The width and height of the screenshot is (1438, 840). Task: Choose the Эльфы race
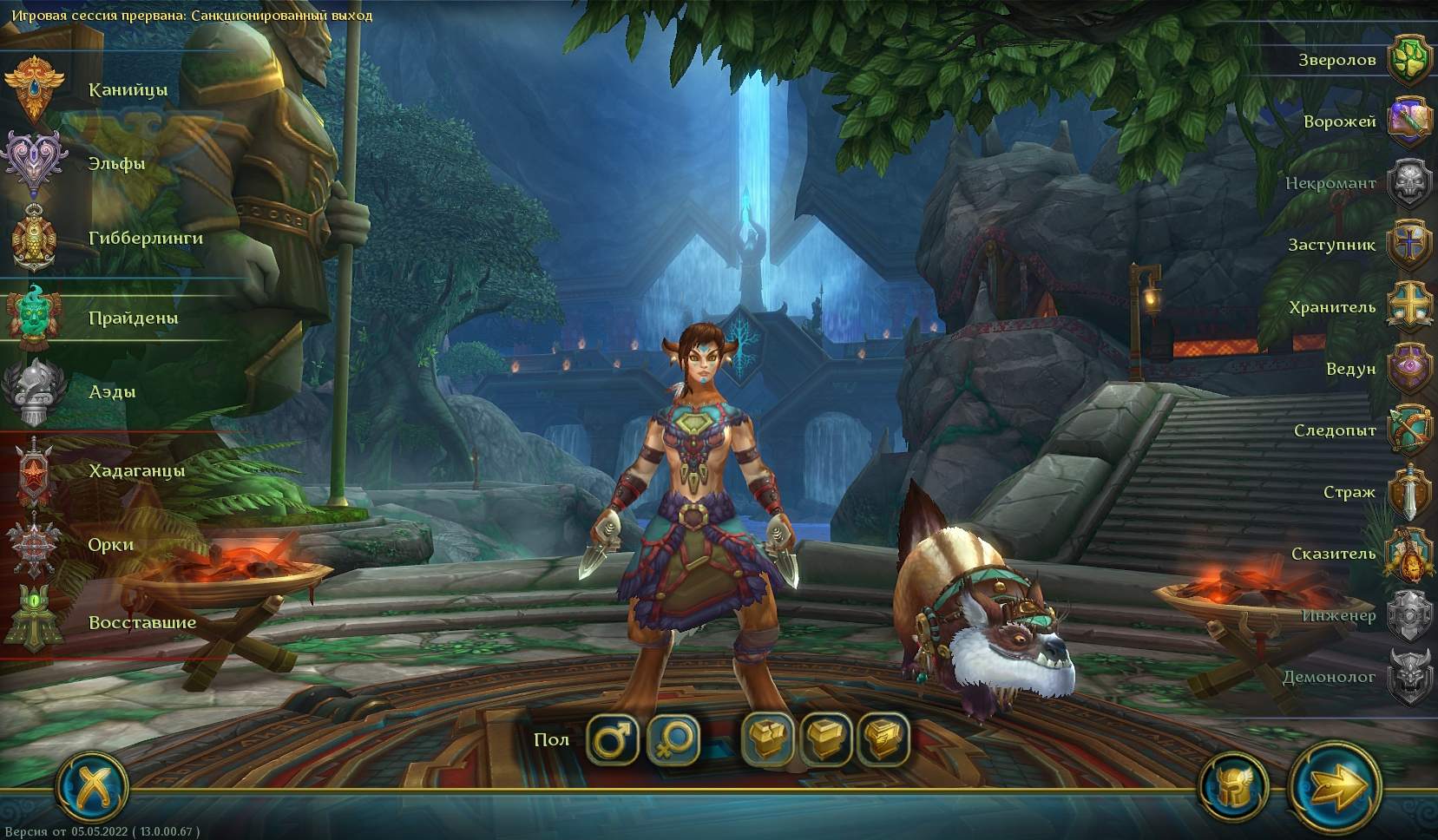(x=35, y=163)
